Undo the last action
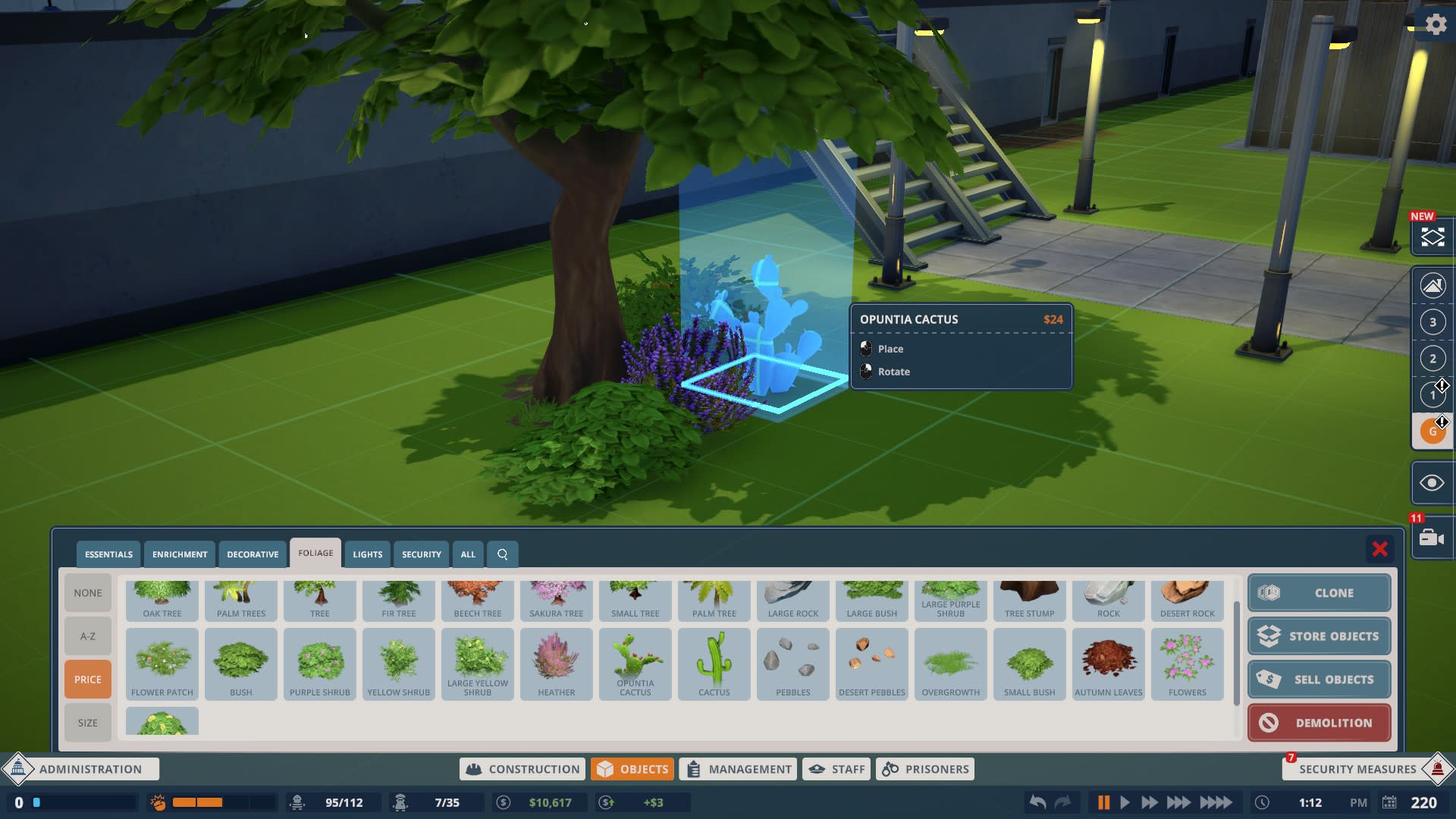1456x819 pixels. 1038,802
